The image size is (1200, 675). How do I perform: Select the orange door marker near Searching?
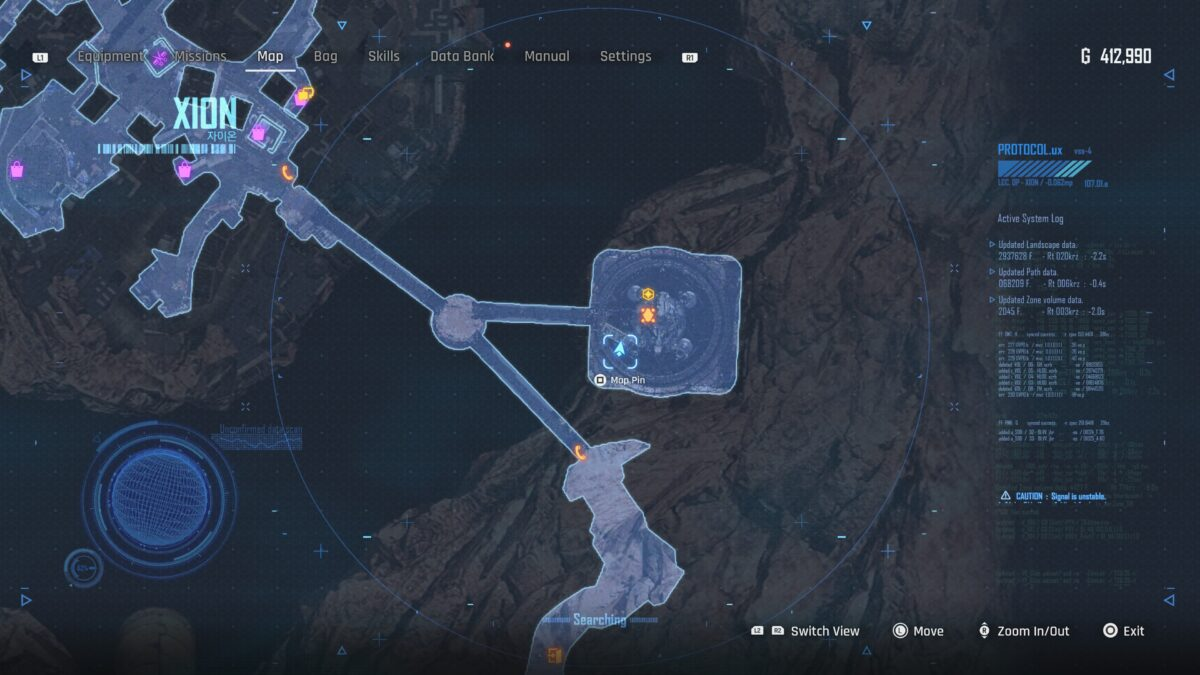(554, 655)
